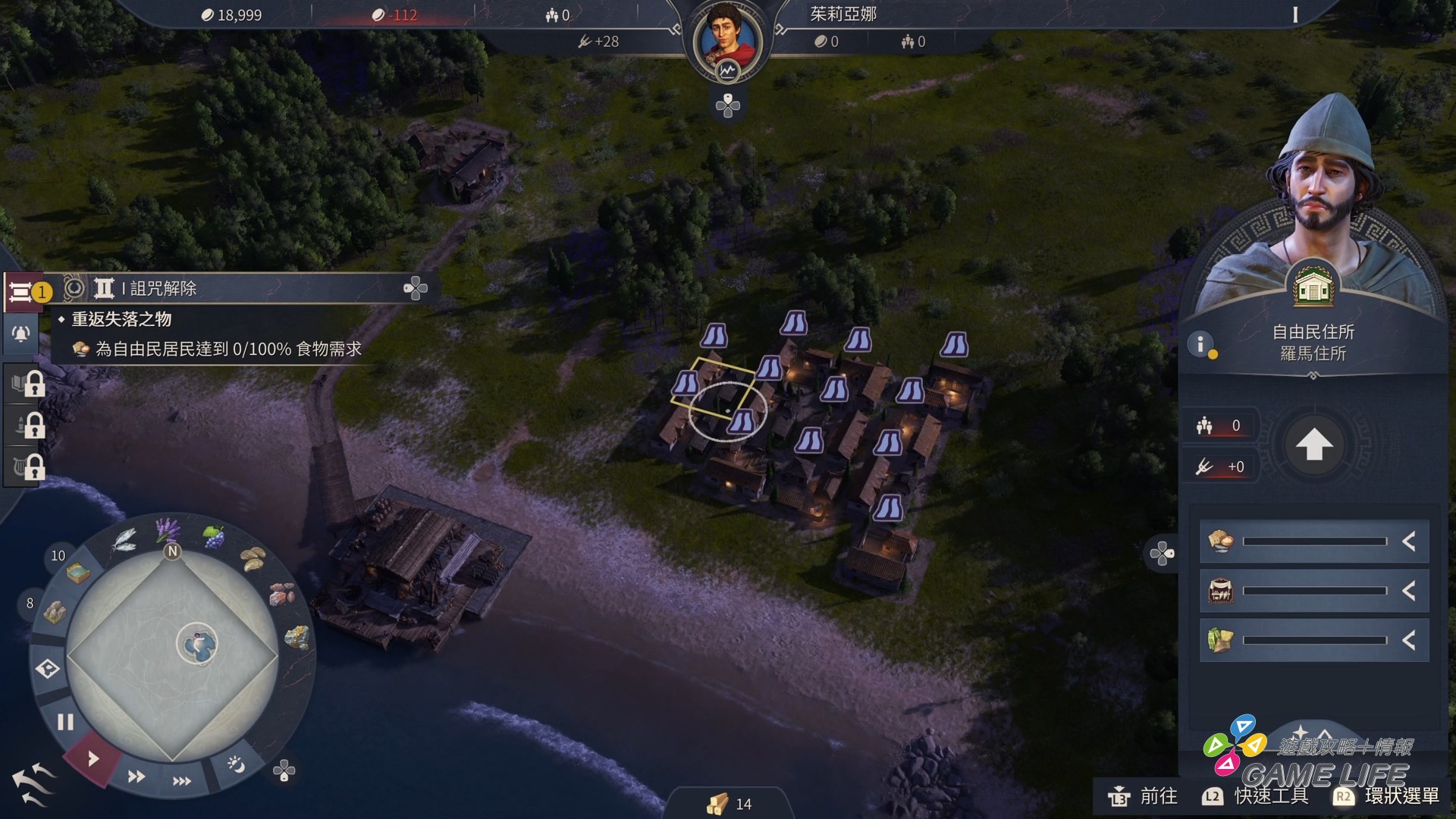Open the residence info panel
Image resolution: width=1456 pixels, height=819 pixels.
1200,344
